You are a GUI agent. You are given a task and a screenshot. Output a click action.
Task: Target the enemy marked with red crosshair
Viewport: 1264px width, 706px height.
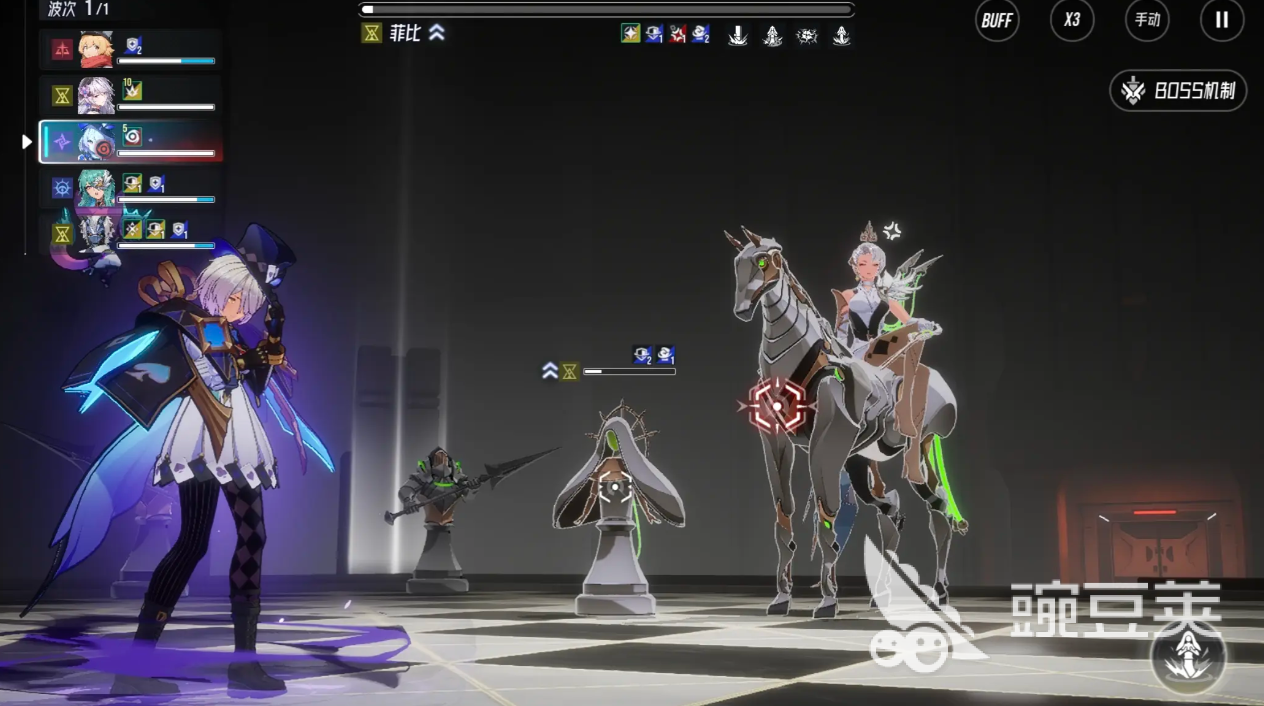click(777, 406)
